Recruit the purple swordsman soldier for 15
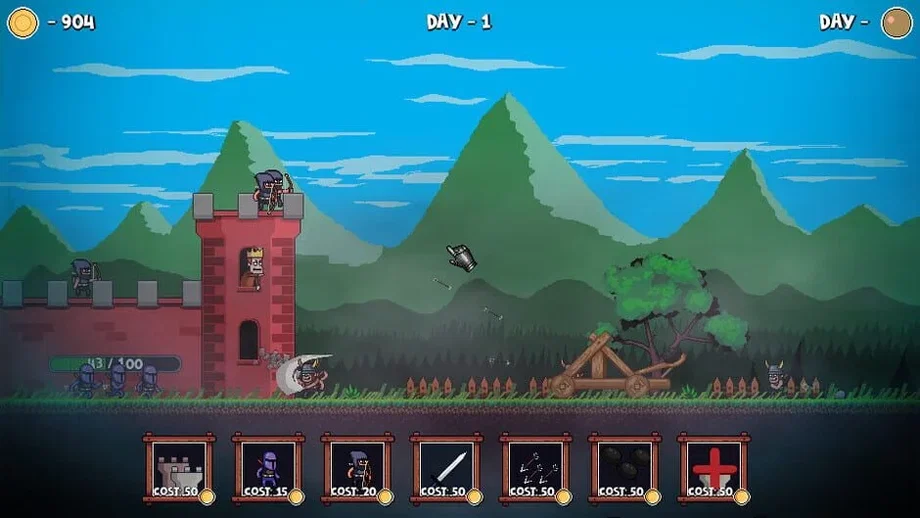 point(268,468)
